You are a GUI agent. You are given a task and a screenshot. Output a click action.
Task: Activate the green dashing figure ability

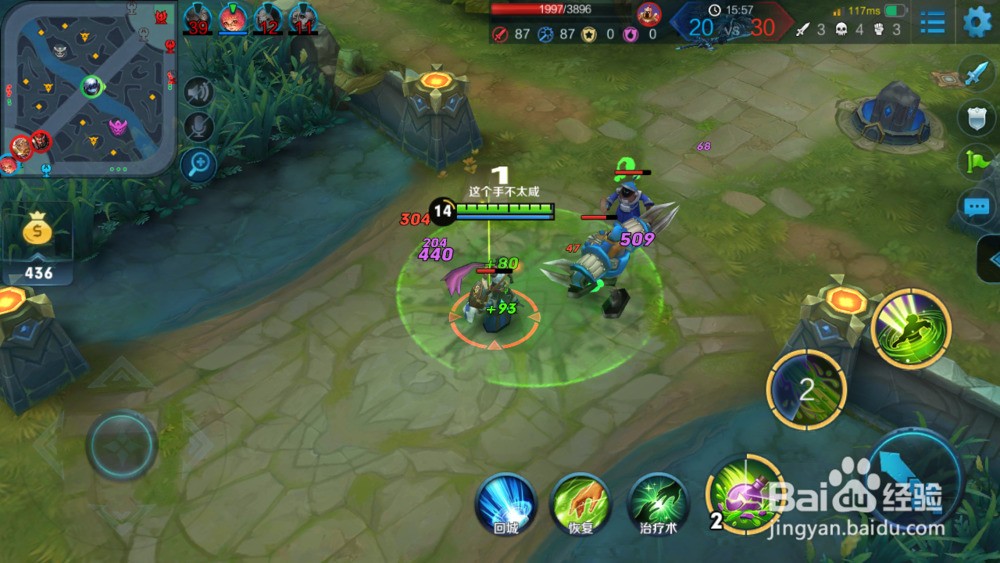pos(910,328)
